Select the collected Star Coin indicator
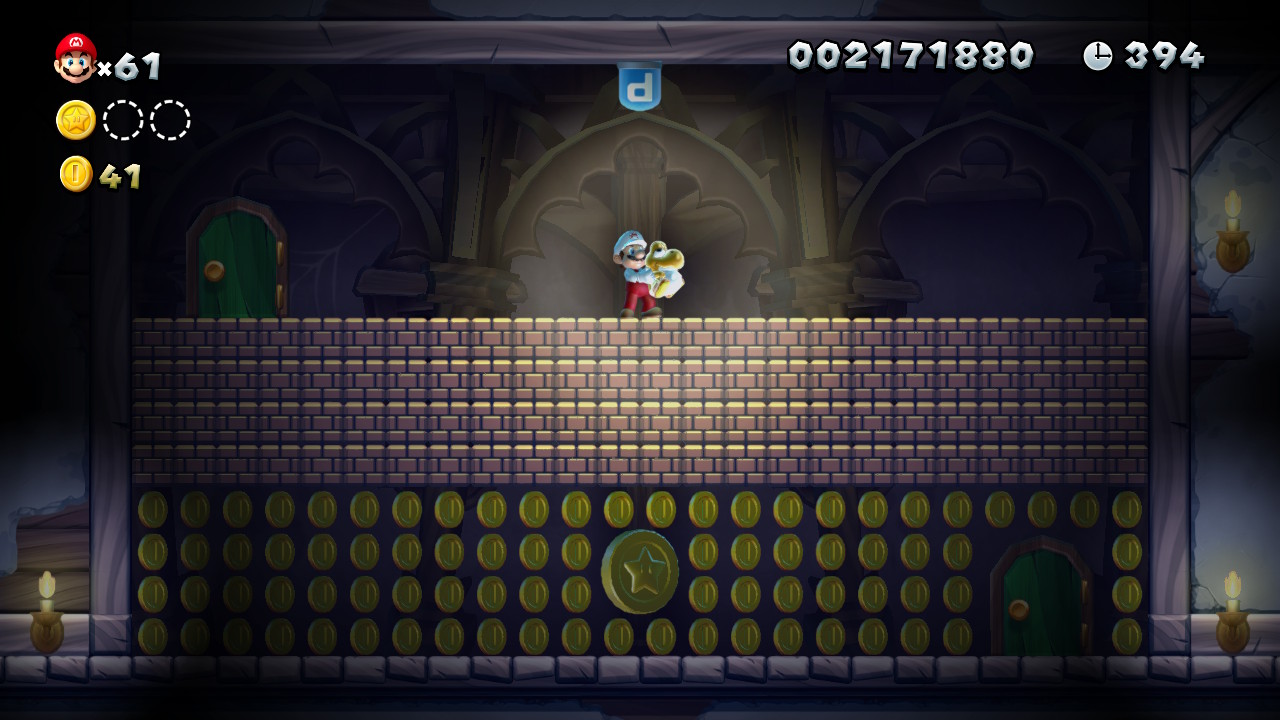The height and width of the screenshot is (720, 1280). [x=76, y=120]
